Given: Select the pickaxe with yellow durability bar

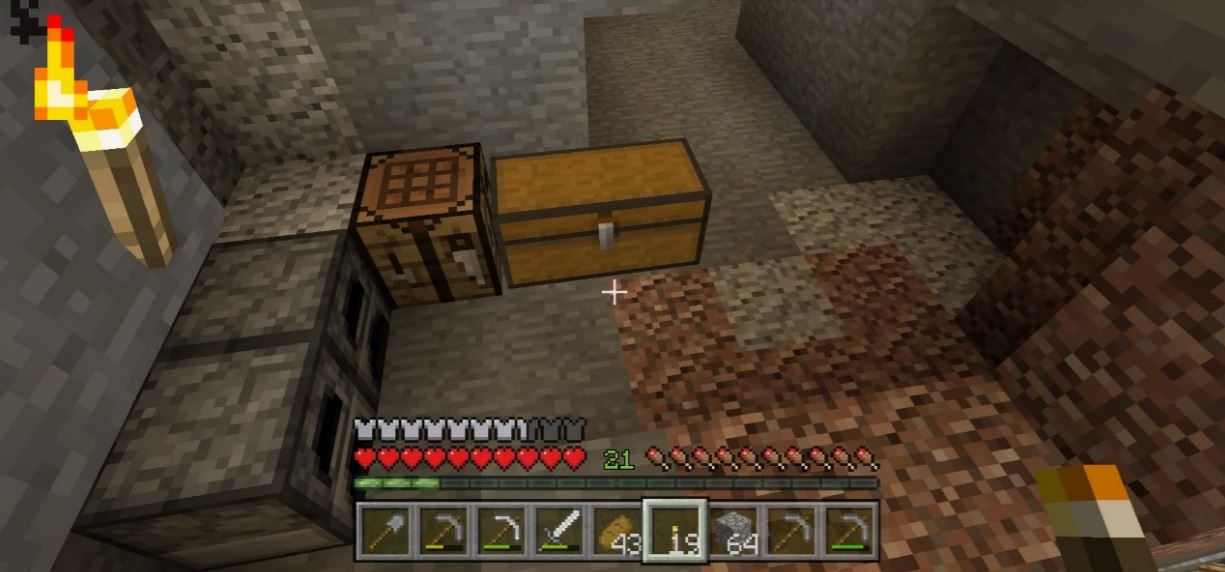Looking at the screenshot, I should (442, 530).
